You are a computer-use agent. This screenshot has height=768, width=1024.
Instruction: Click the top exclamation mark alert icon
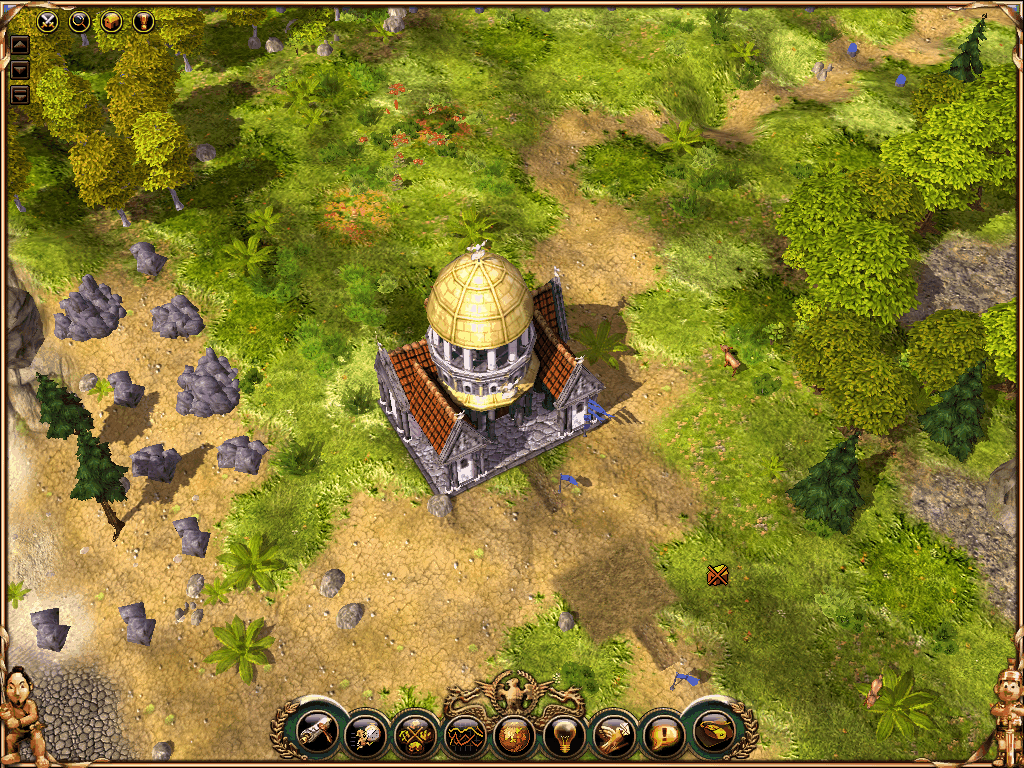point(143,19)
